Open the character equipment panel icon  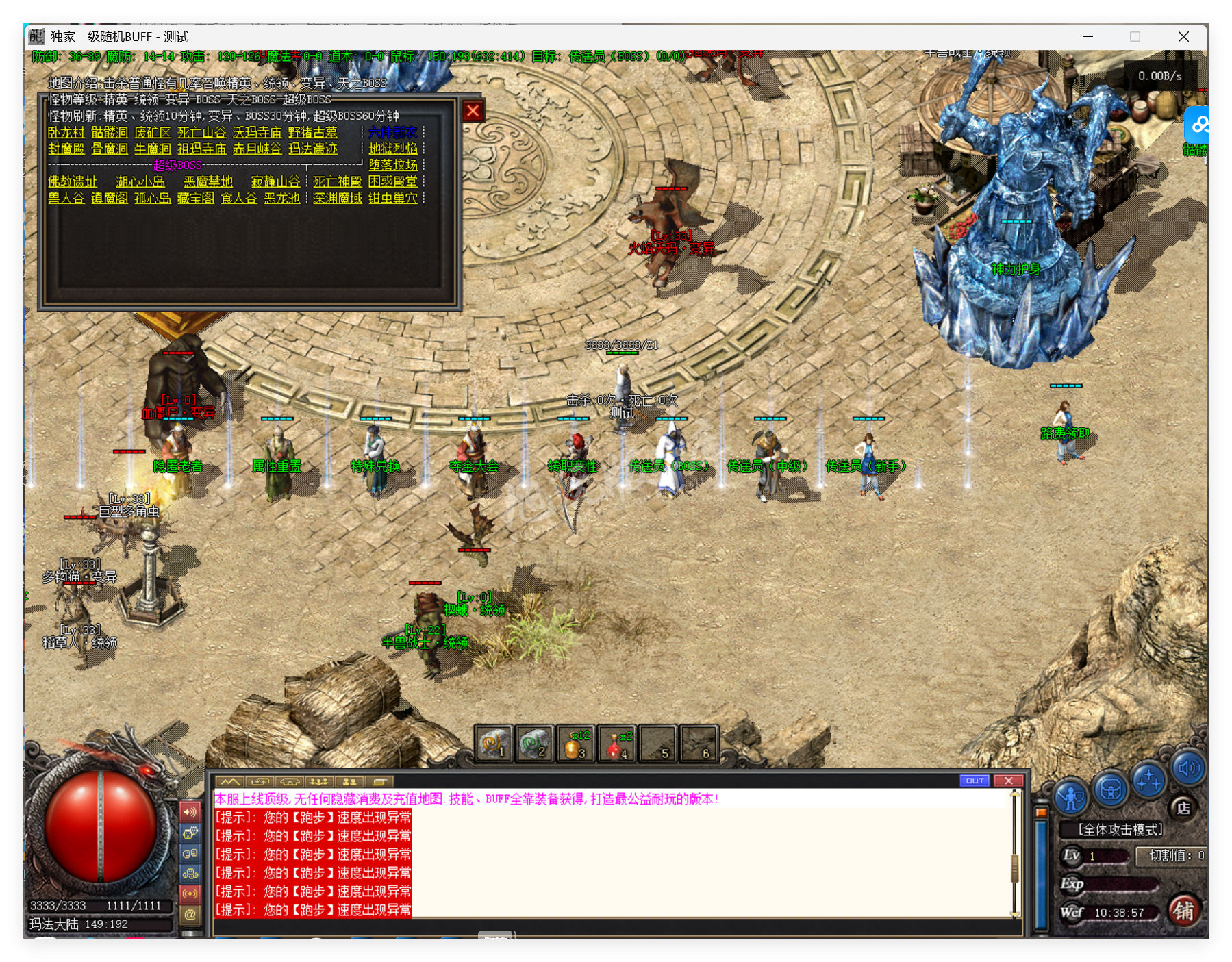point(1071,796)
